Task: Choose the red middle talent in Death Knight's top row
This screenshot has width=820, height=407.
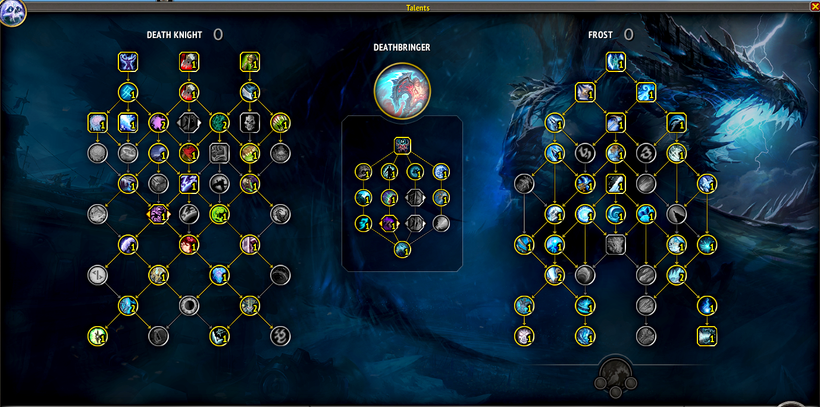Action: tap(188, 63)
